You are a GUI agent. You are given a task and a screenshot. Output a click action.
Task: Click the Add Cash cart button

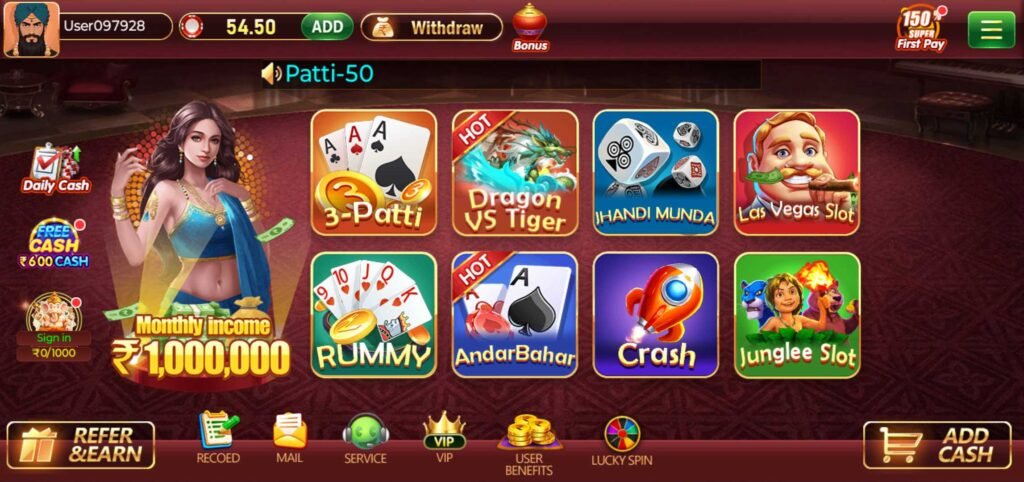(x=937, y=445)
